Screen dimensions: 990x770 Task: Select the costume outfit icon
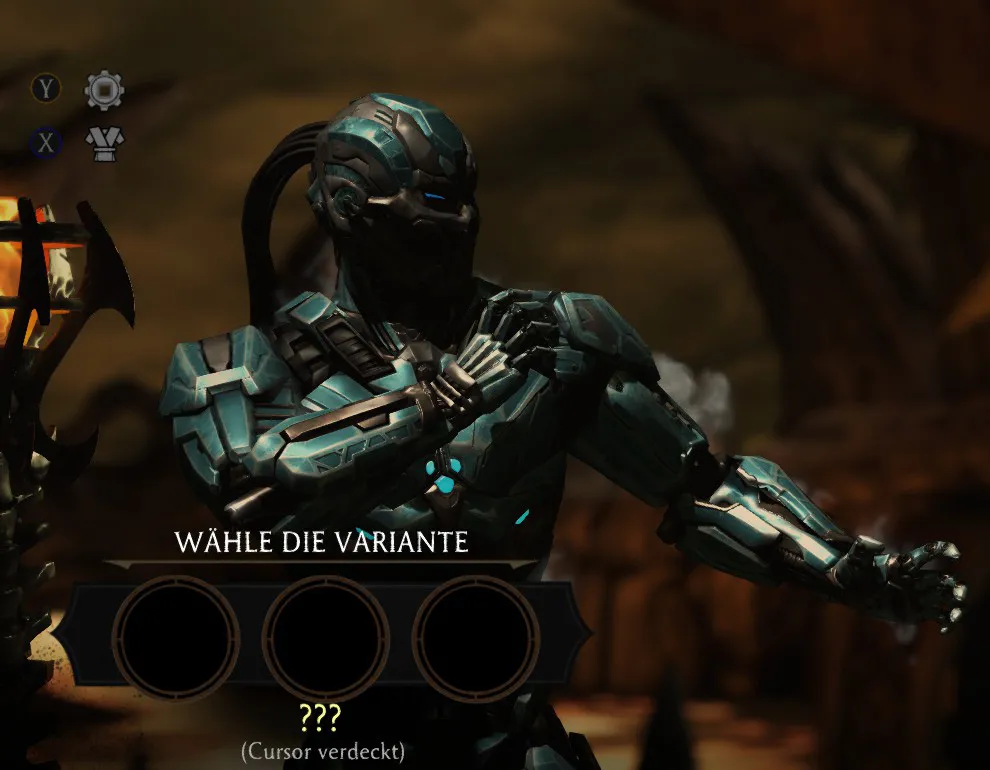103,144
